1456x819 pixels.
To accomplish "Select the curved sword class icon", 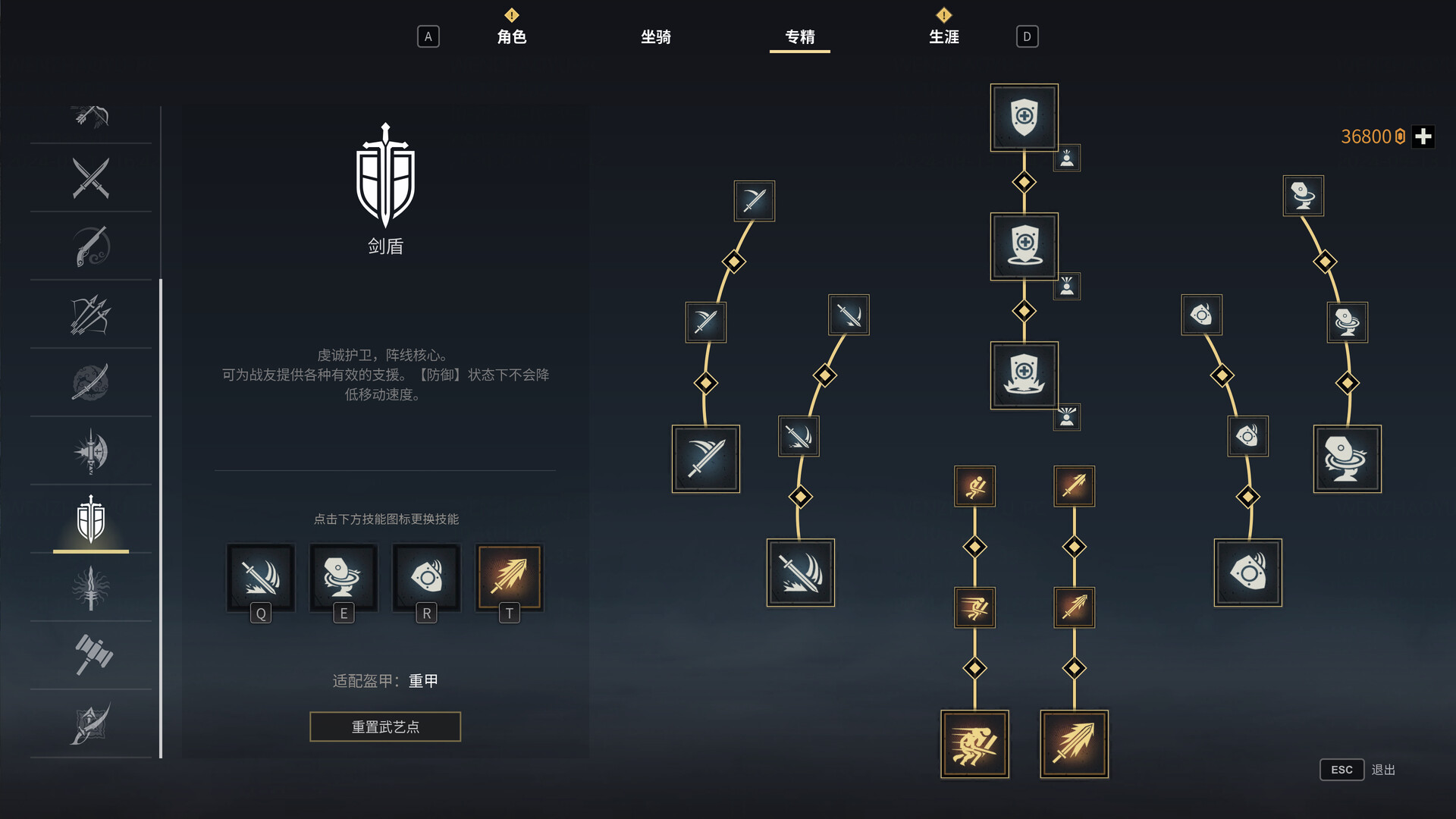I will (x=90, y=383).
